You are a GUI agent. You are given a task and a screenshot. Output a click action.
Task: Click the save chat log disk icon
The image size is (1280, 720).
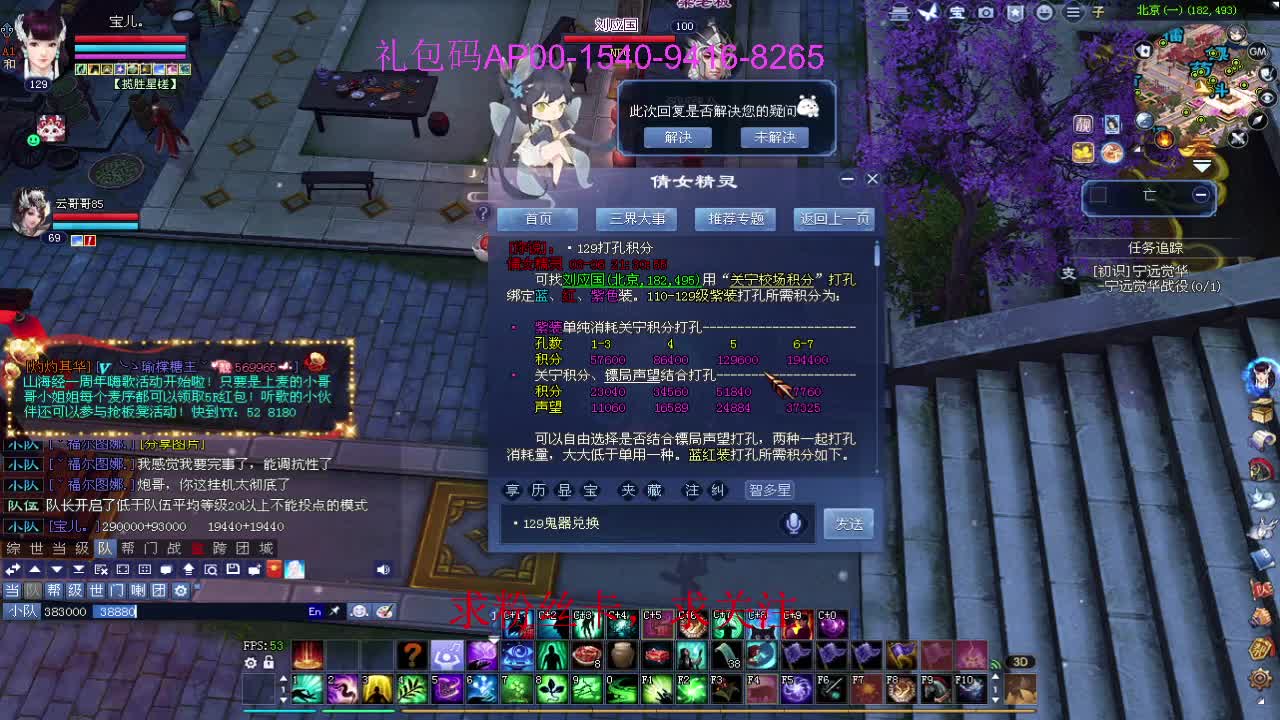[232, 569]
